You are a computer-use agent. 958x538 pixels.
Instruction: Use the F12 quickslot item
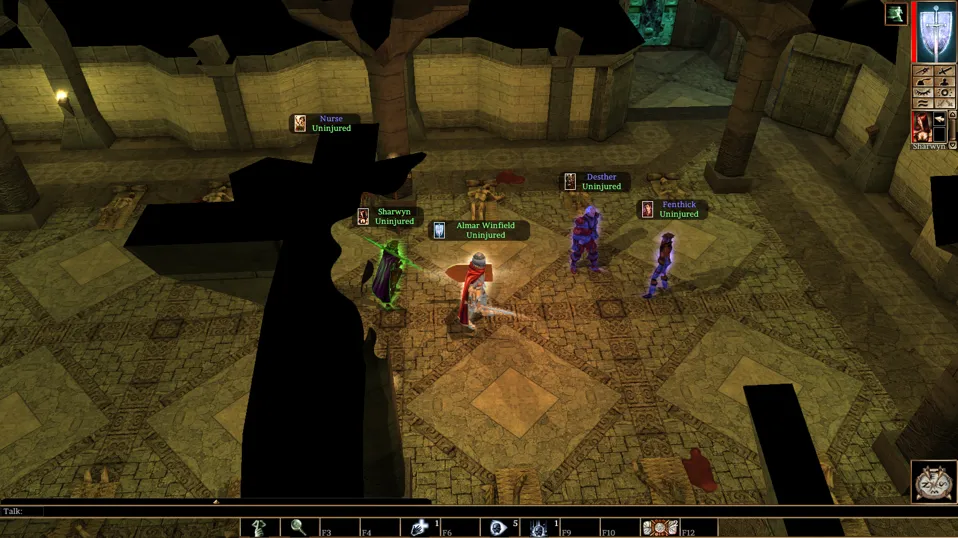pos(660,527)
